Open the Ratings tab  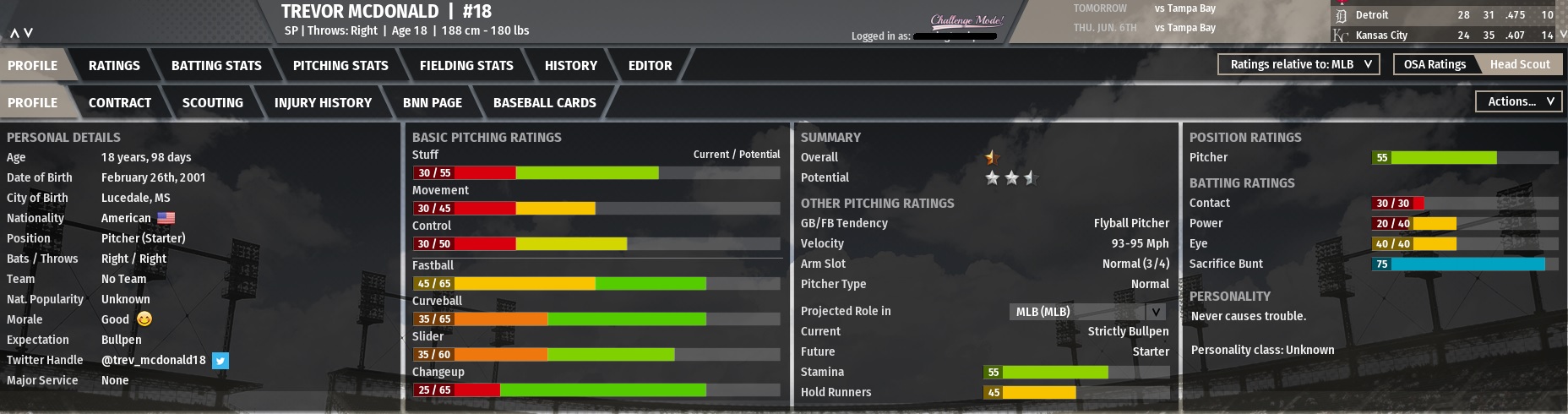pos(114,66)
